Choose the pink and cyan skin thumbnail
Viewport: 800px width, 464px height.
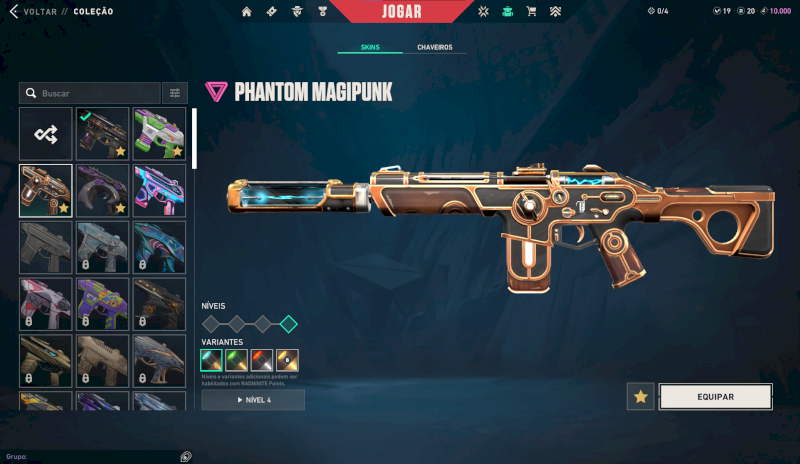point(159,190)
